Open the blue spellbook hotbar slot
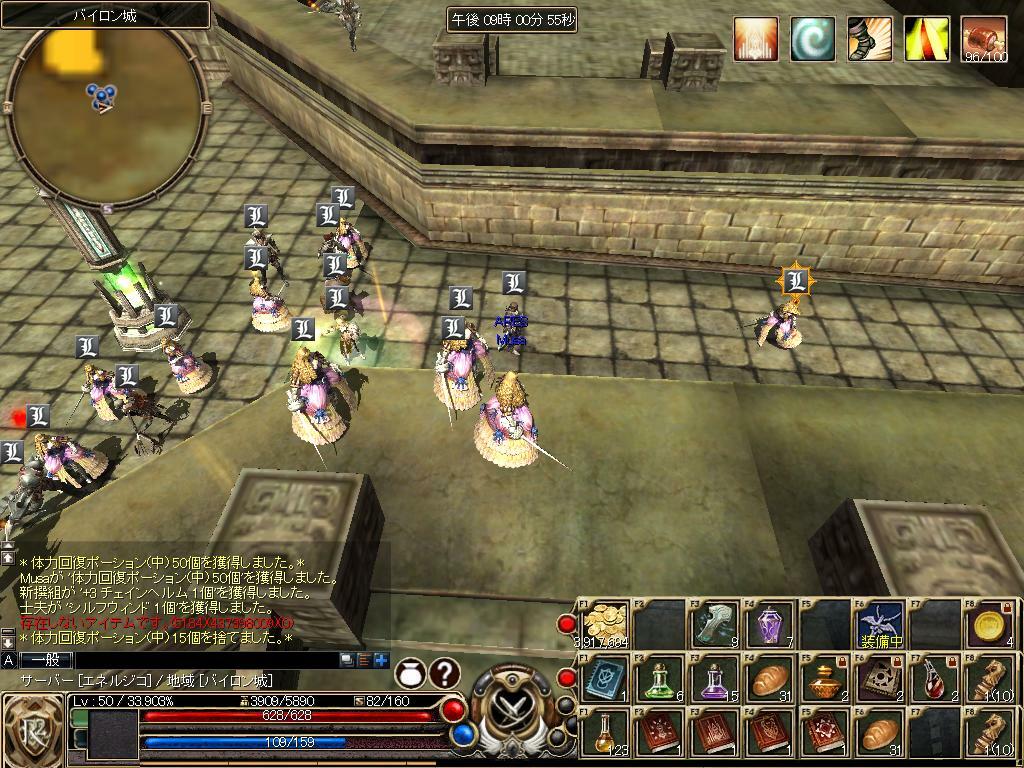This screenshot has width=1024, height=768. click(606, 680)
